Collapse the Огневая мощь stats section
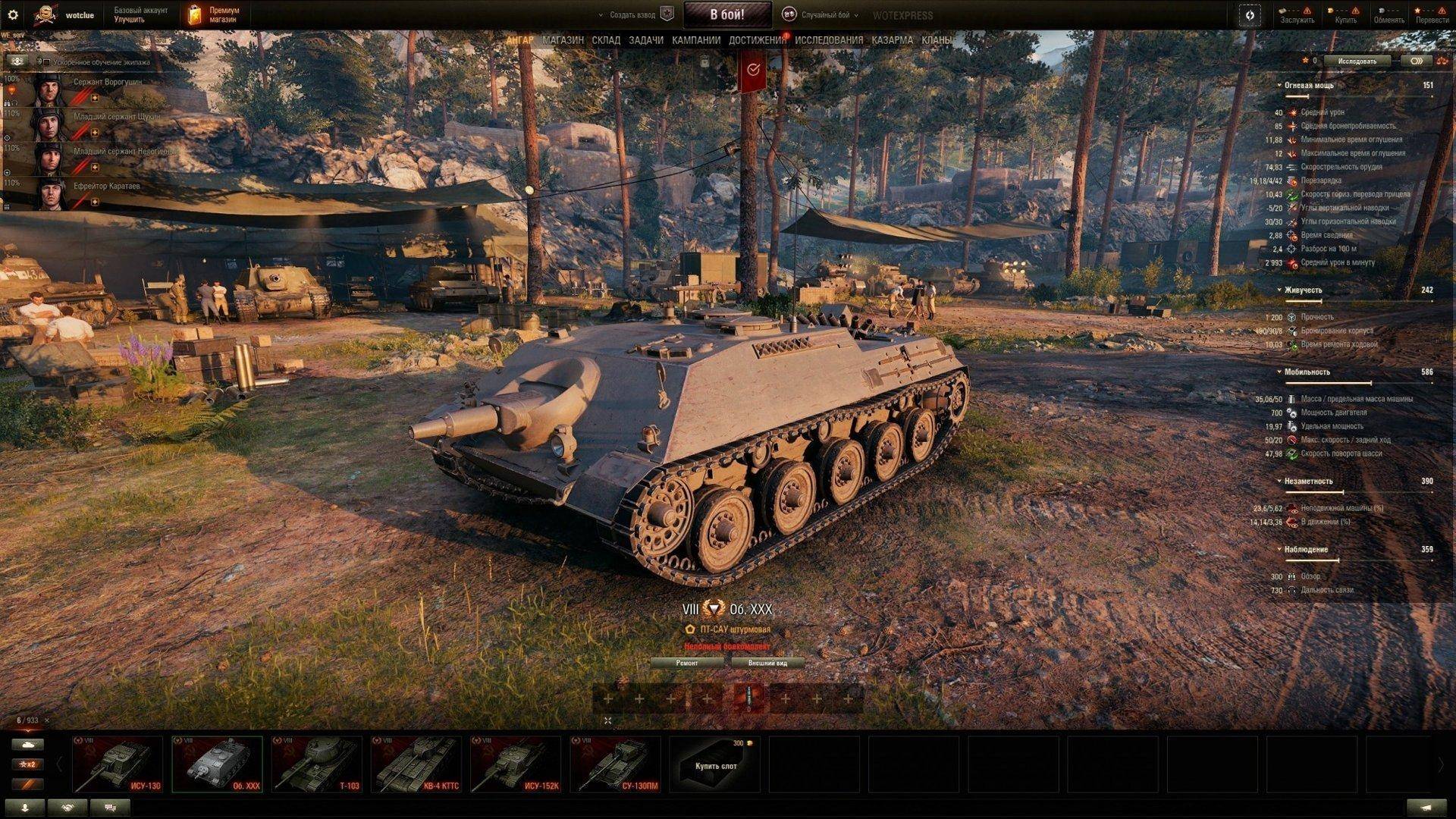 pos(1280,86)
